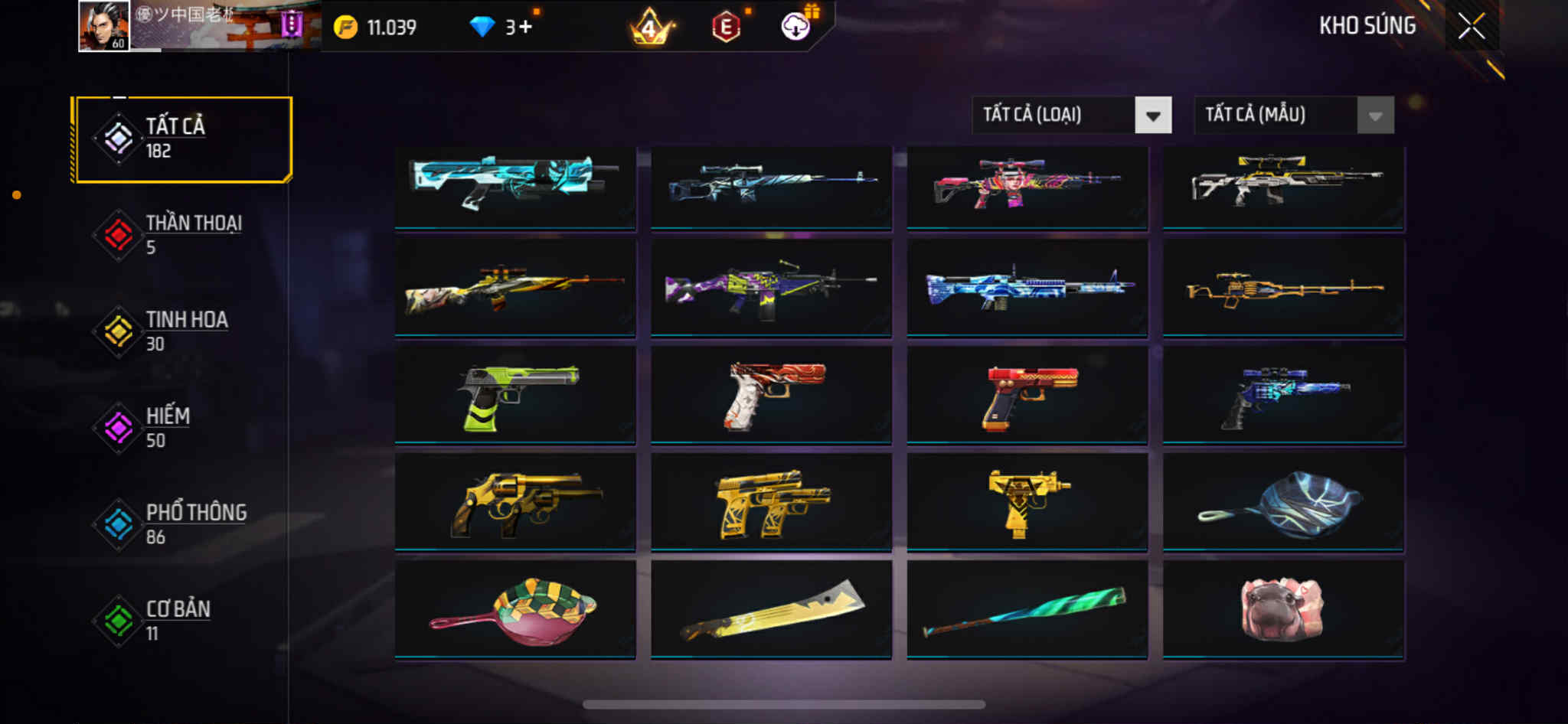
Task: Open the cloud download icon with gift
Action: tap(796, 26)
